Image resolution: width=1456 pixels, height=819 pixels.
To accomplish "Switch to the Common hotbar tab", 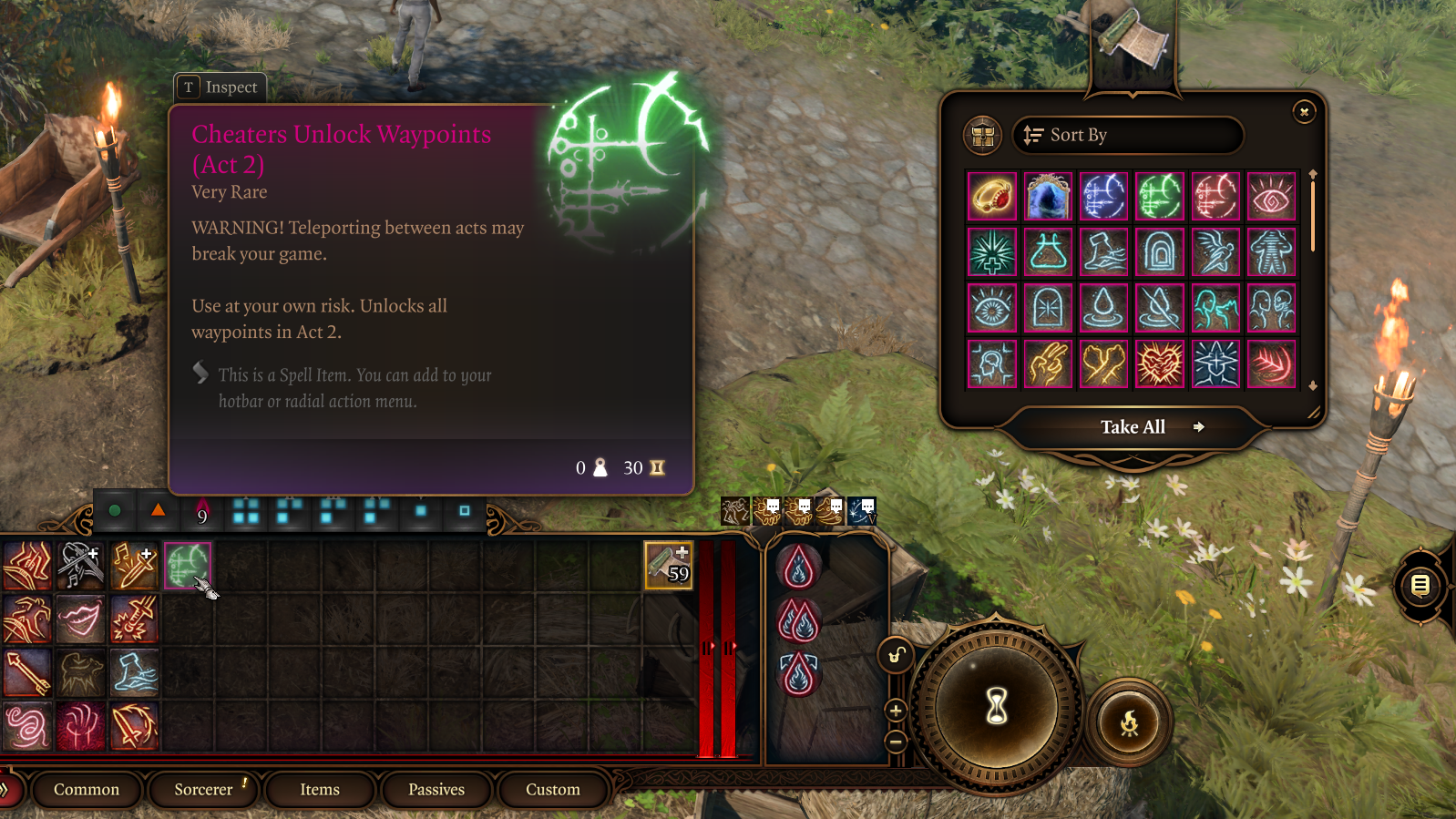I will click(x=87, y=790).
